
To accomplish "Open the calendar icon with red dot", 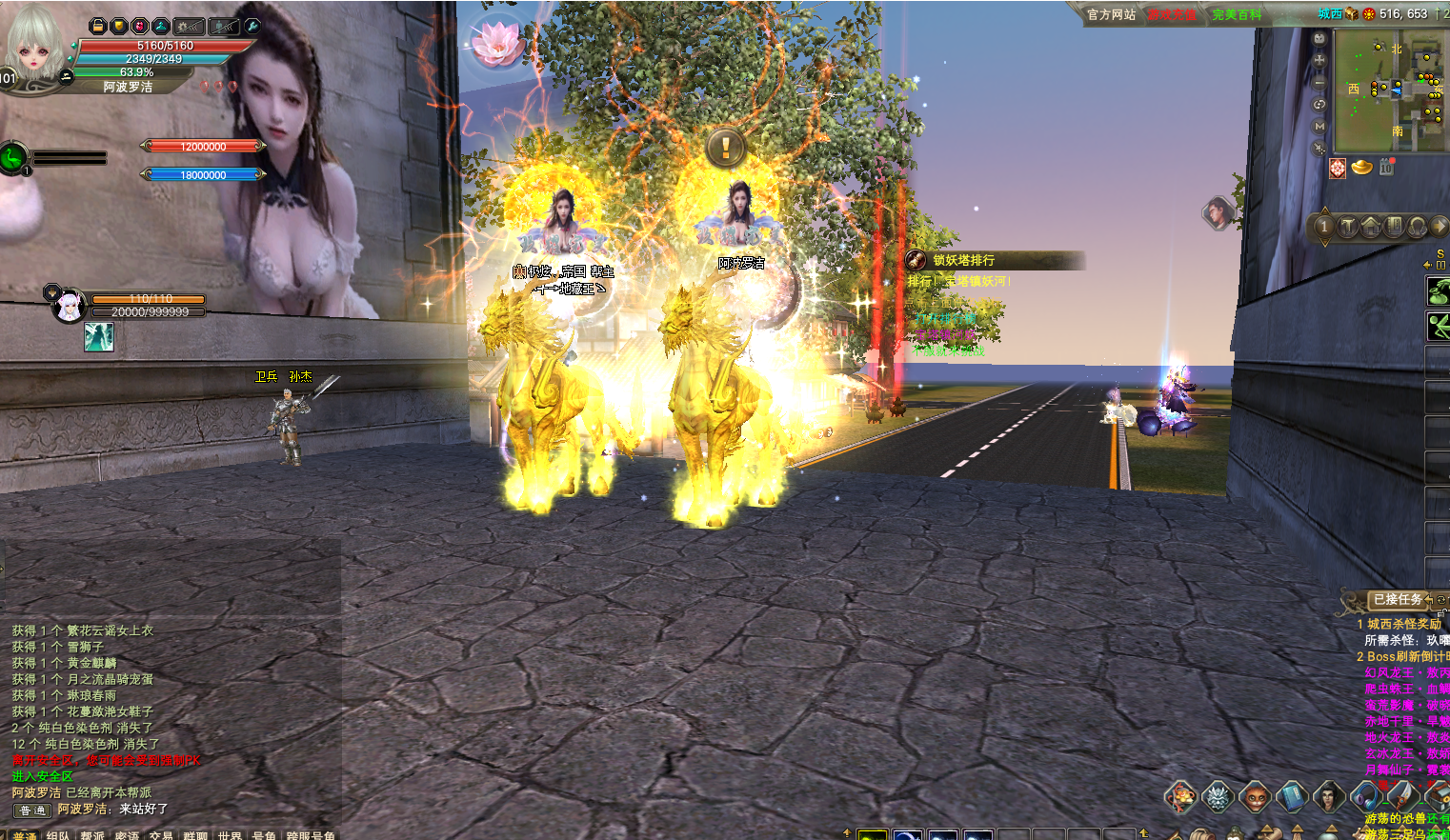I will pyautogui.click(x=1386, y=168).
